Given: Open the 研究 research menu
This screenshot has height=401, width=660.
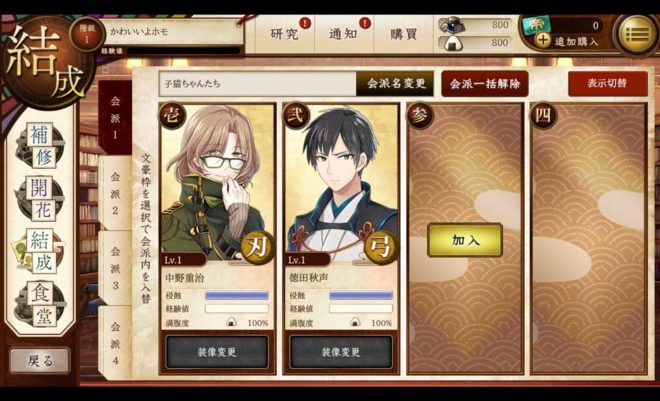Looking at the screenshot, I should (x=285, y=34).
